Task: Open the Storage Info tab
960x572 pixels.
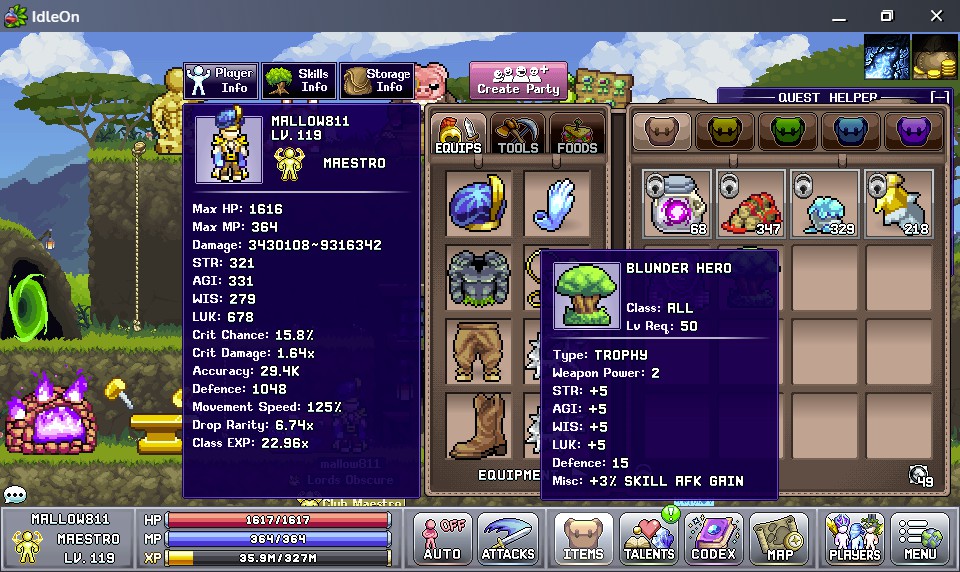Action: click(x=376, y=80)
